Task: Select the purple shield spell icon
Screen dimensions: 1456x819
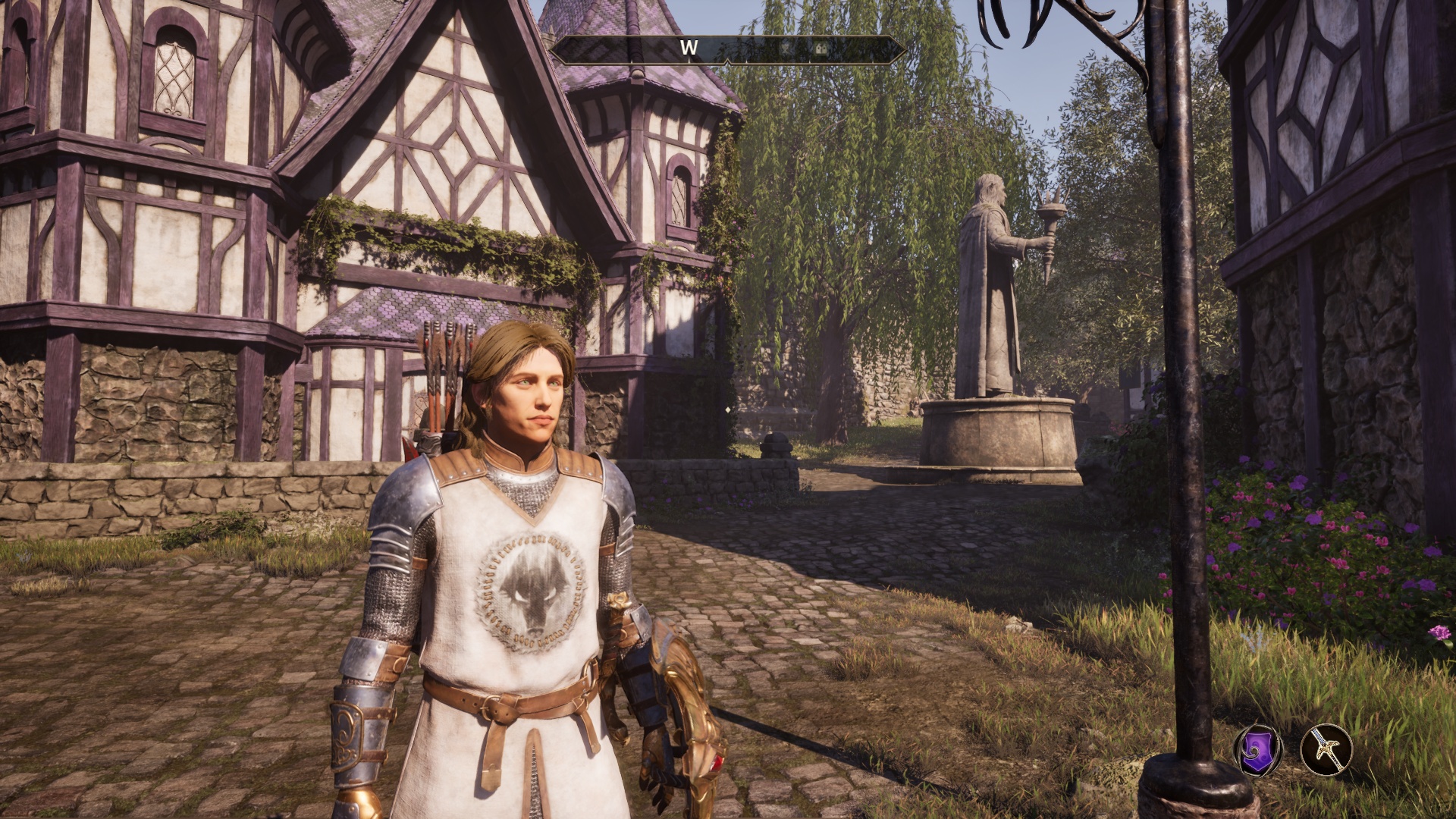Action: tap(1258, 751)
